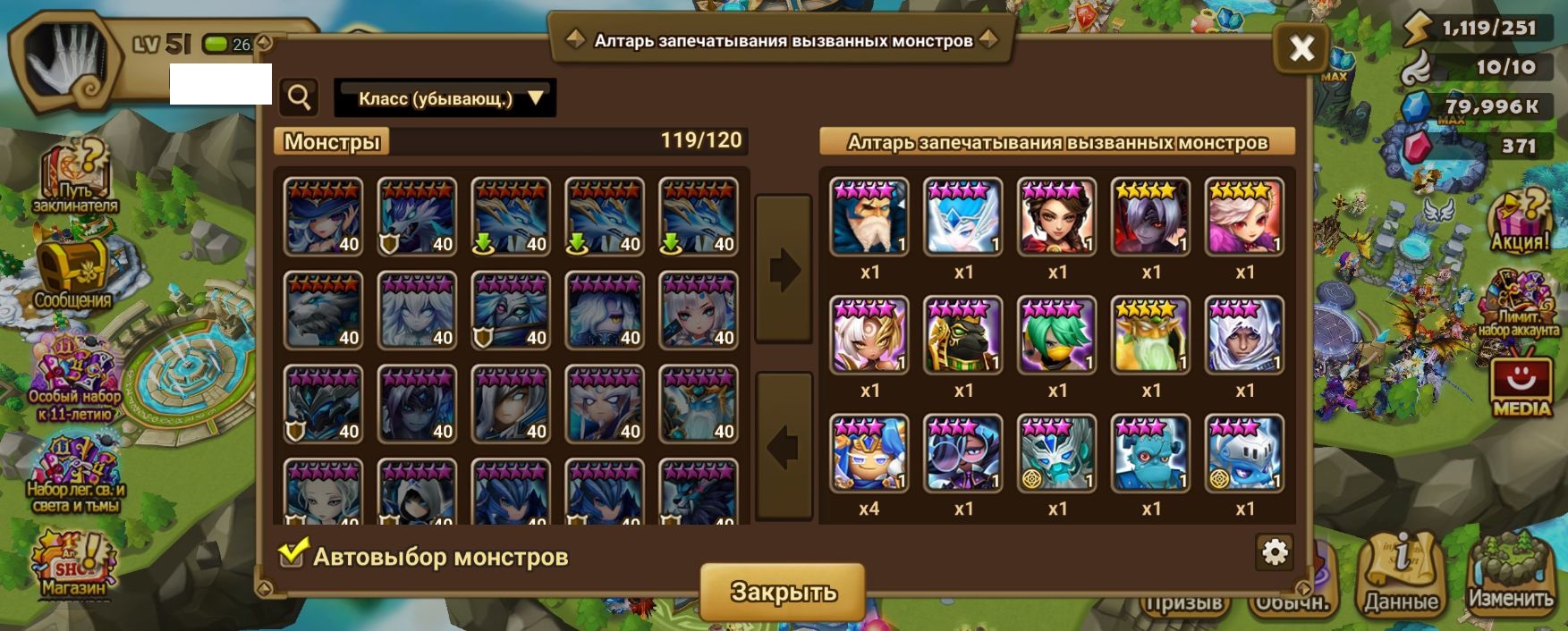This screenshot has height=631, width=1568.
Task: Click the Изменить island edit button
Action: click(x=1510, y=574)
